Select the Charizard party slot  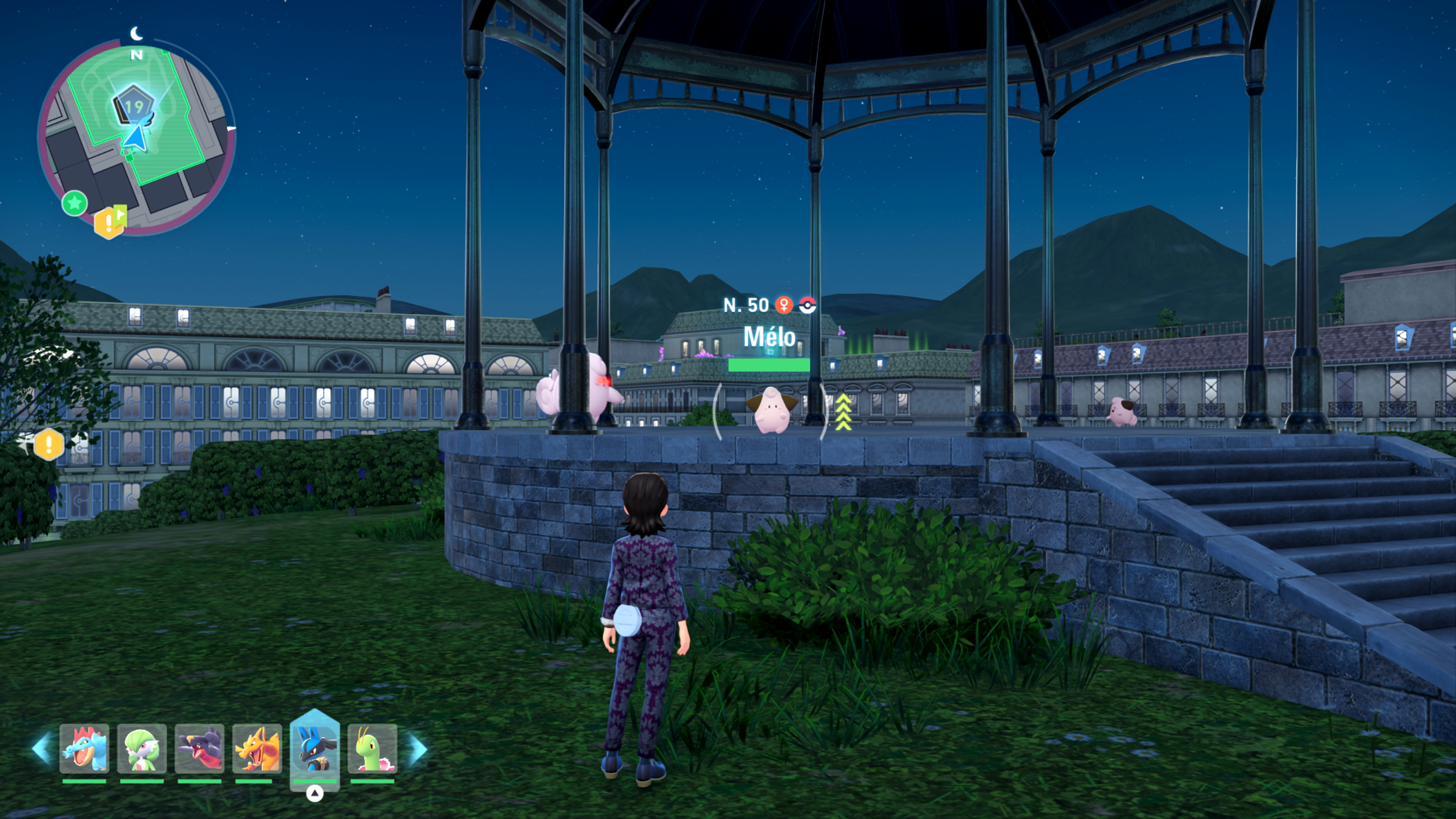pos(257,748)
